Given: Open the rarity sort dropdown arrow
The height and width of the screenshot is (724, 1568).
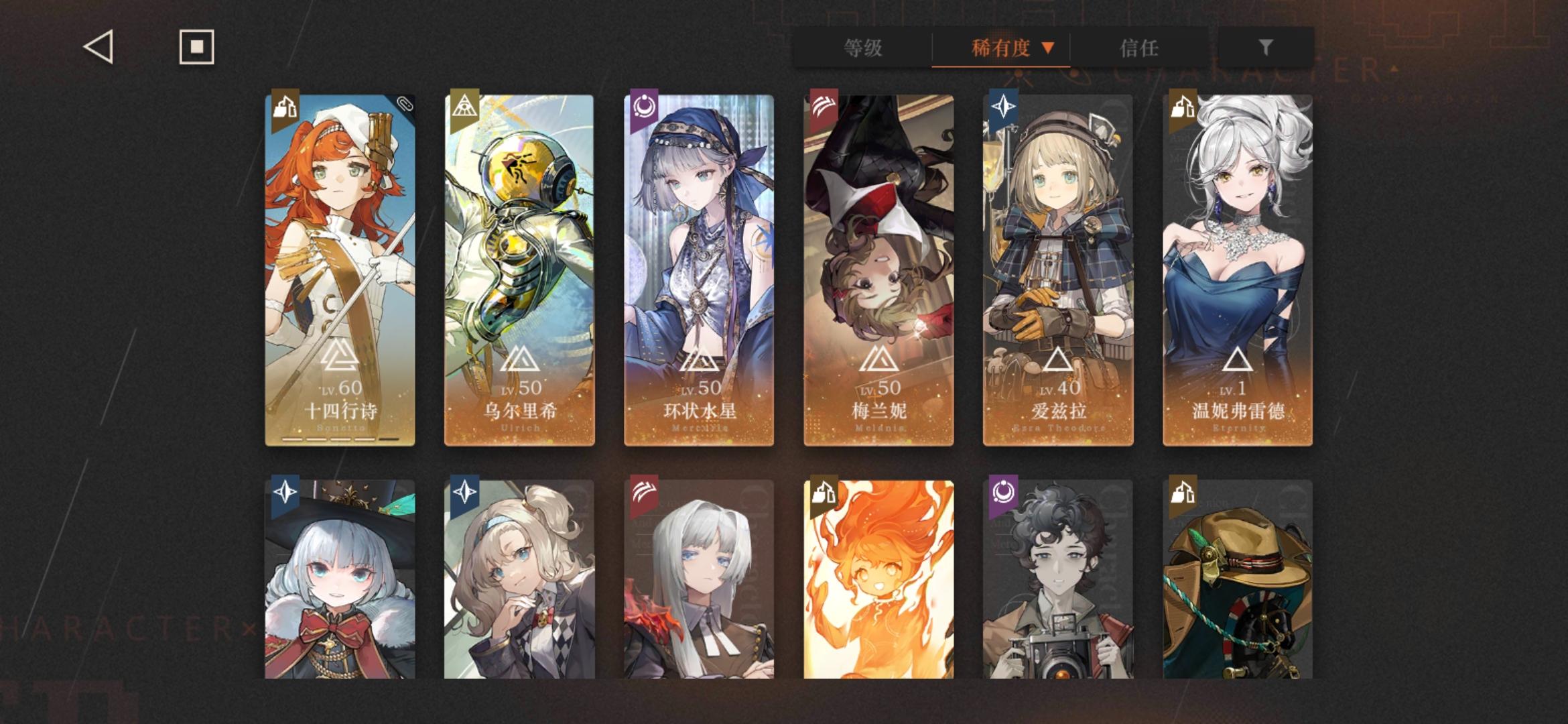Looking at the screenshot, I should pos(1048,48).
